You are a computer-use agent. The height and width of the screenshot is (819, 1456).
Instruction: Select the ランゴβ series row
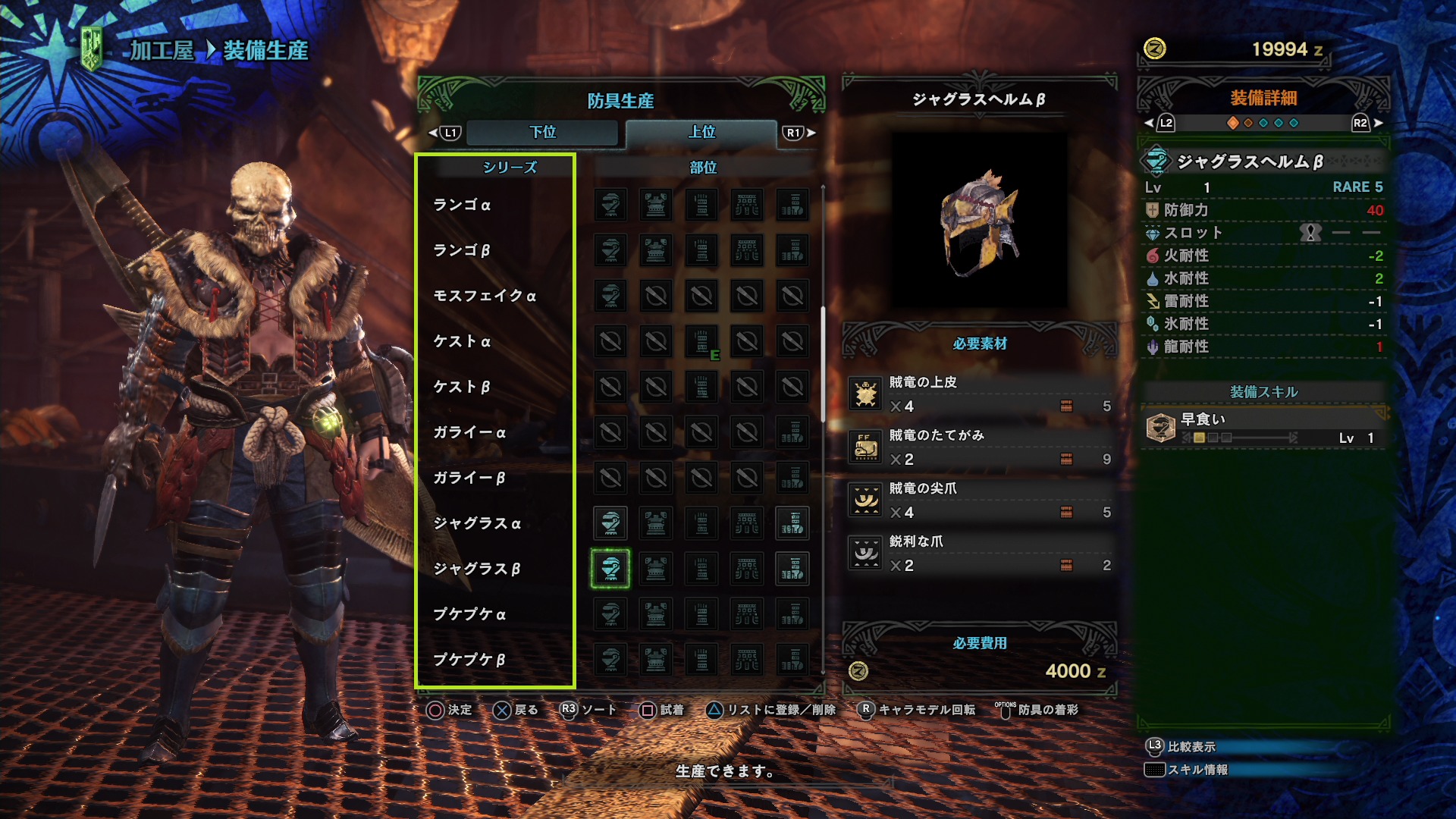(x=462, y=250)
